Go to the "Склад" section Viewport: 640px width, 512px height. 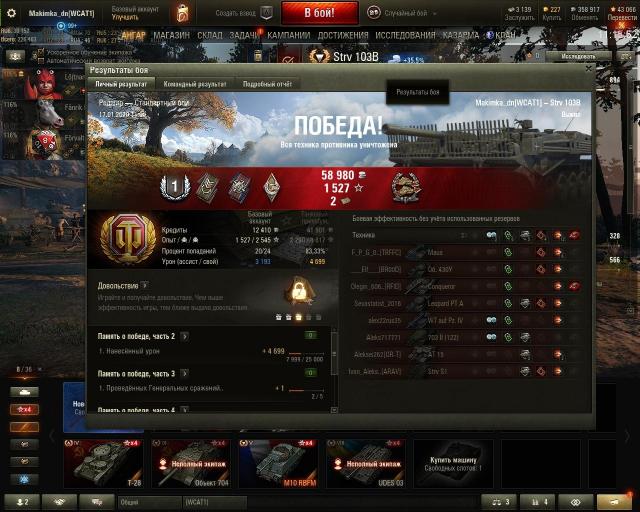tap(210, 34)
